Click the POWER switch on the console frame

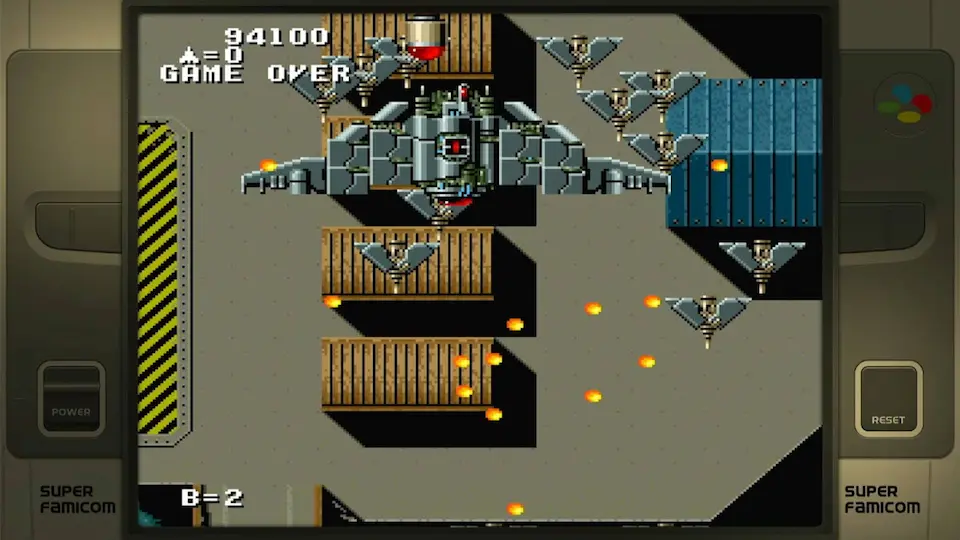[71, 398]
